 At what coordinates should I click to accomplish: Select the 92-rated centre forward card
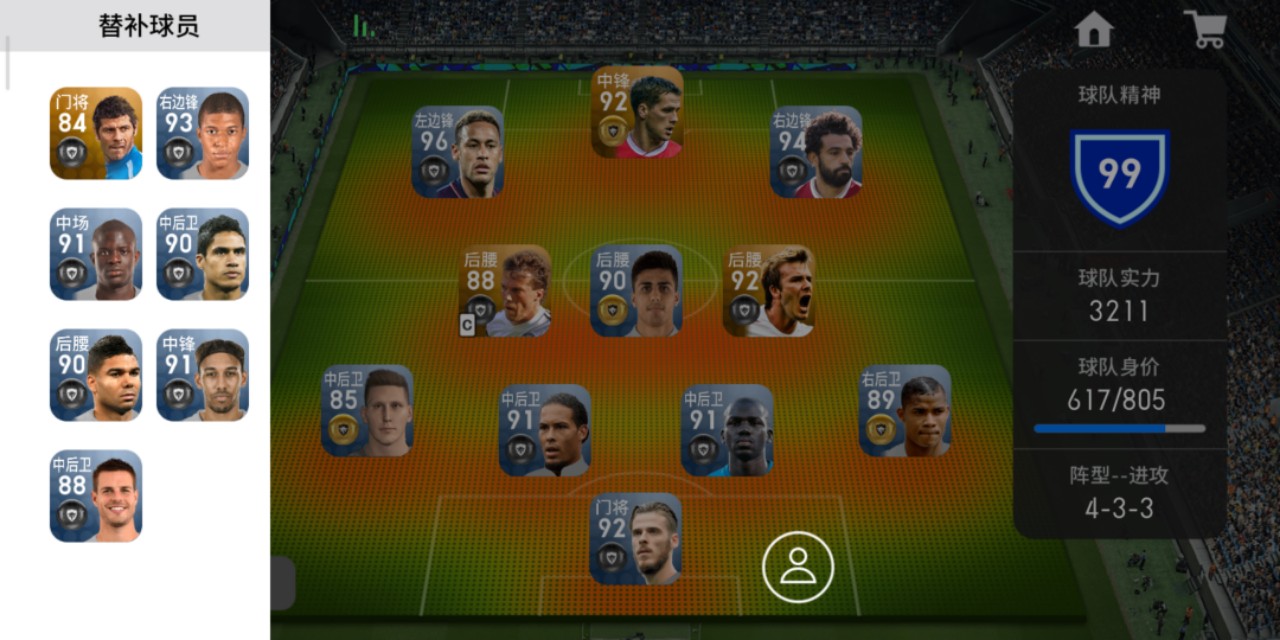click(x=637, y=112)
